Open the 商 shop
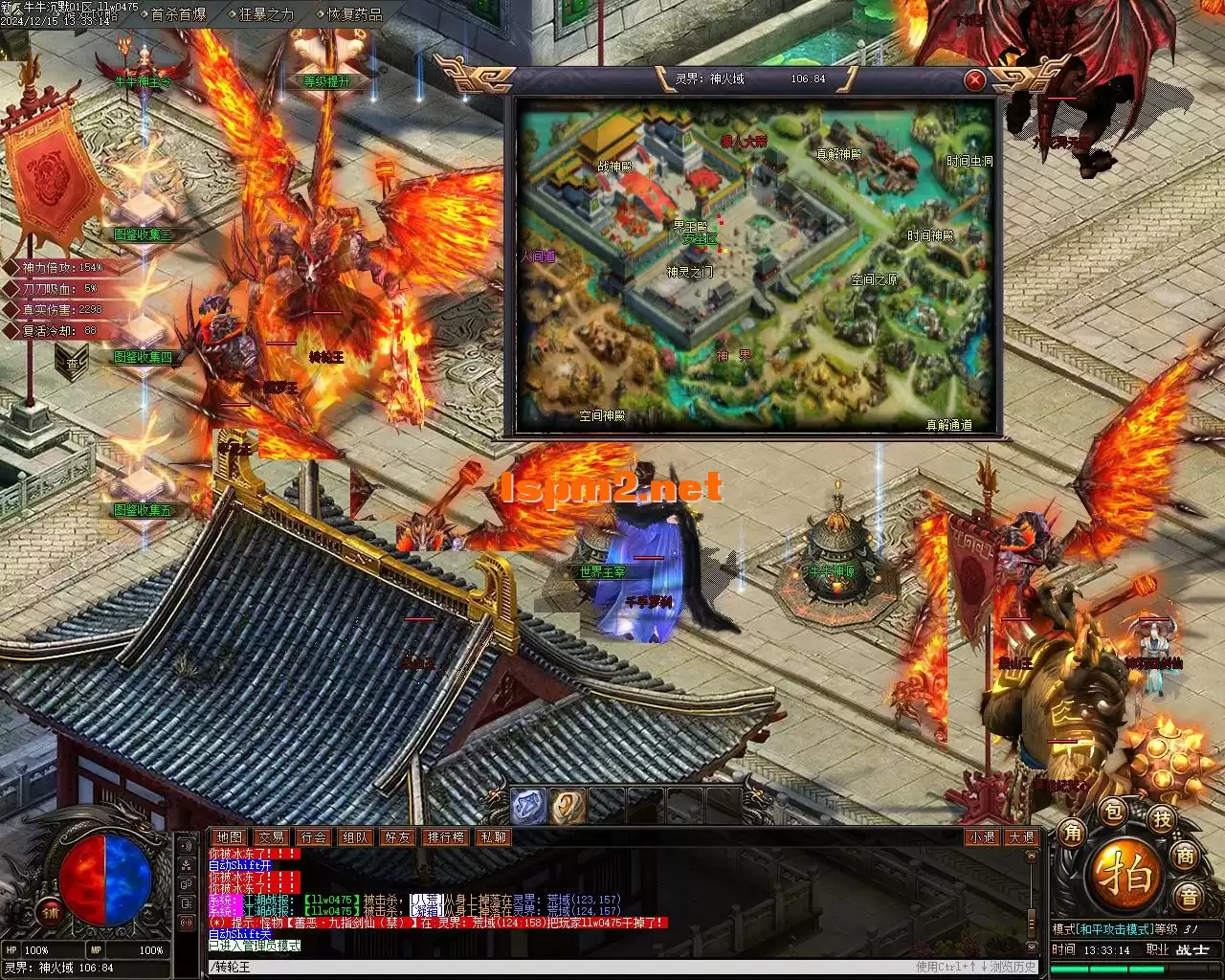The image size is (1225, 980). click(x=1186, y=856)
